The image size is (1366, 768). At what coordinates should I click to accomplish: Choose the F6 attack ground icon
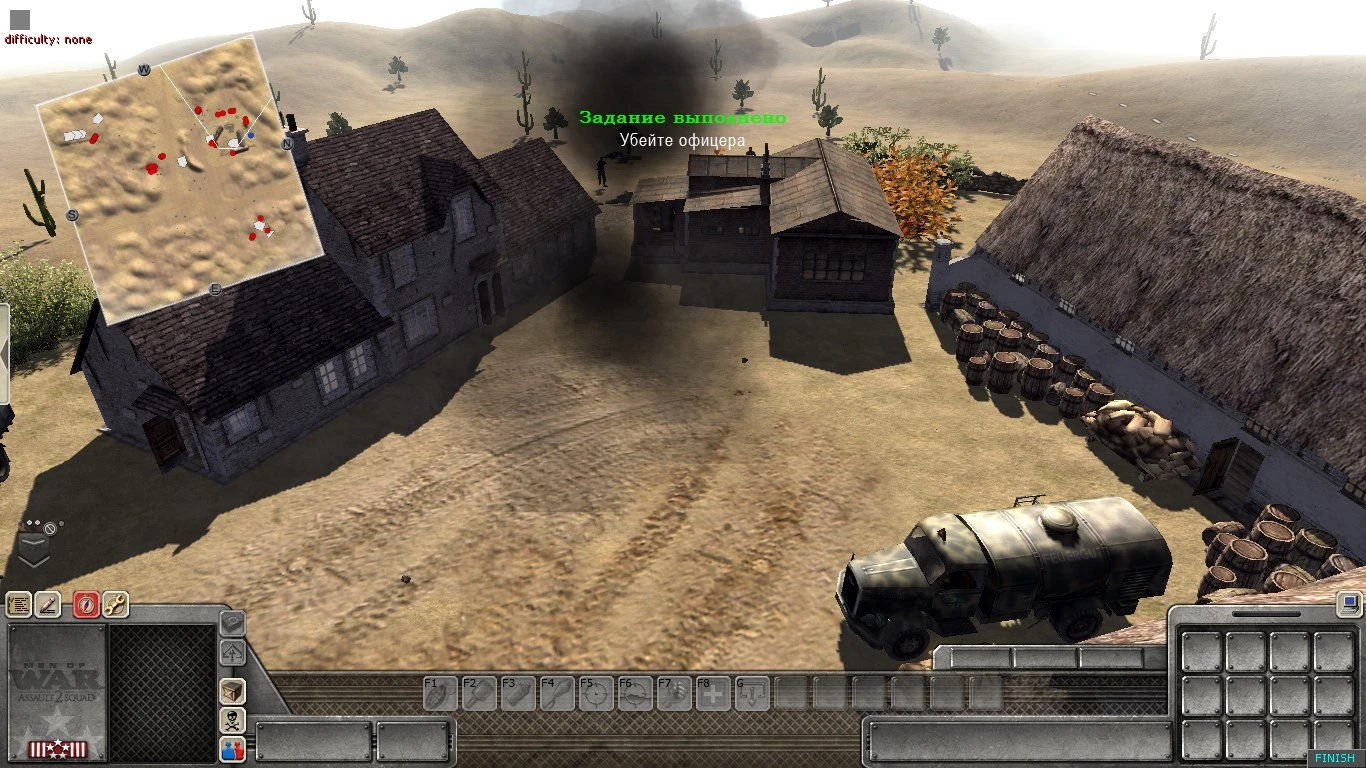[634, 692]
